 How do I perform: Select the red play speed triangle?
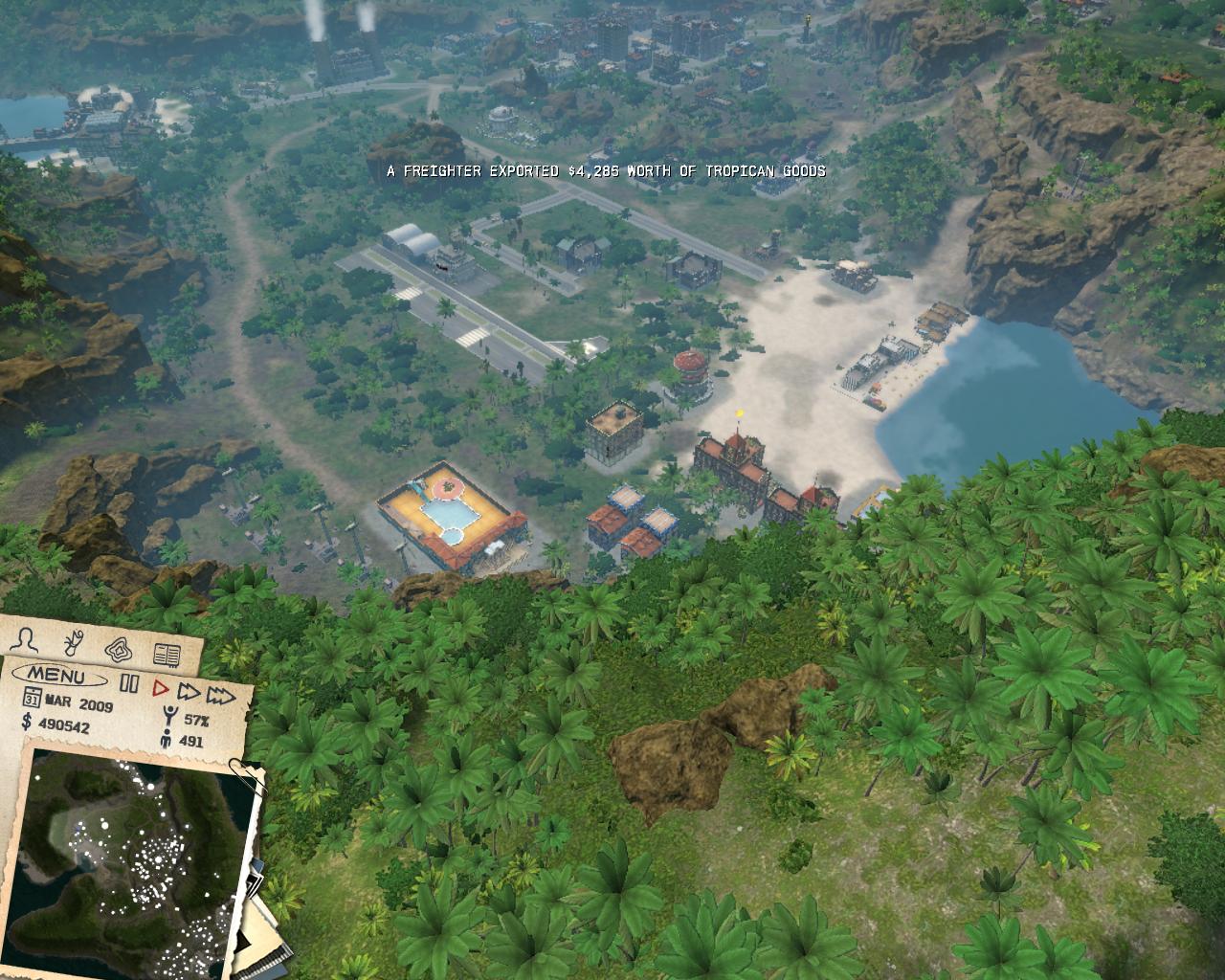pyautogui.click(x=163, y=688)
